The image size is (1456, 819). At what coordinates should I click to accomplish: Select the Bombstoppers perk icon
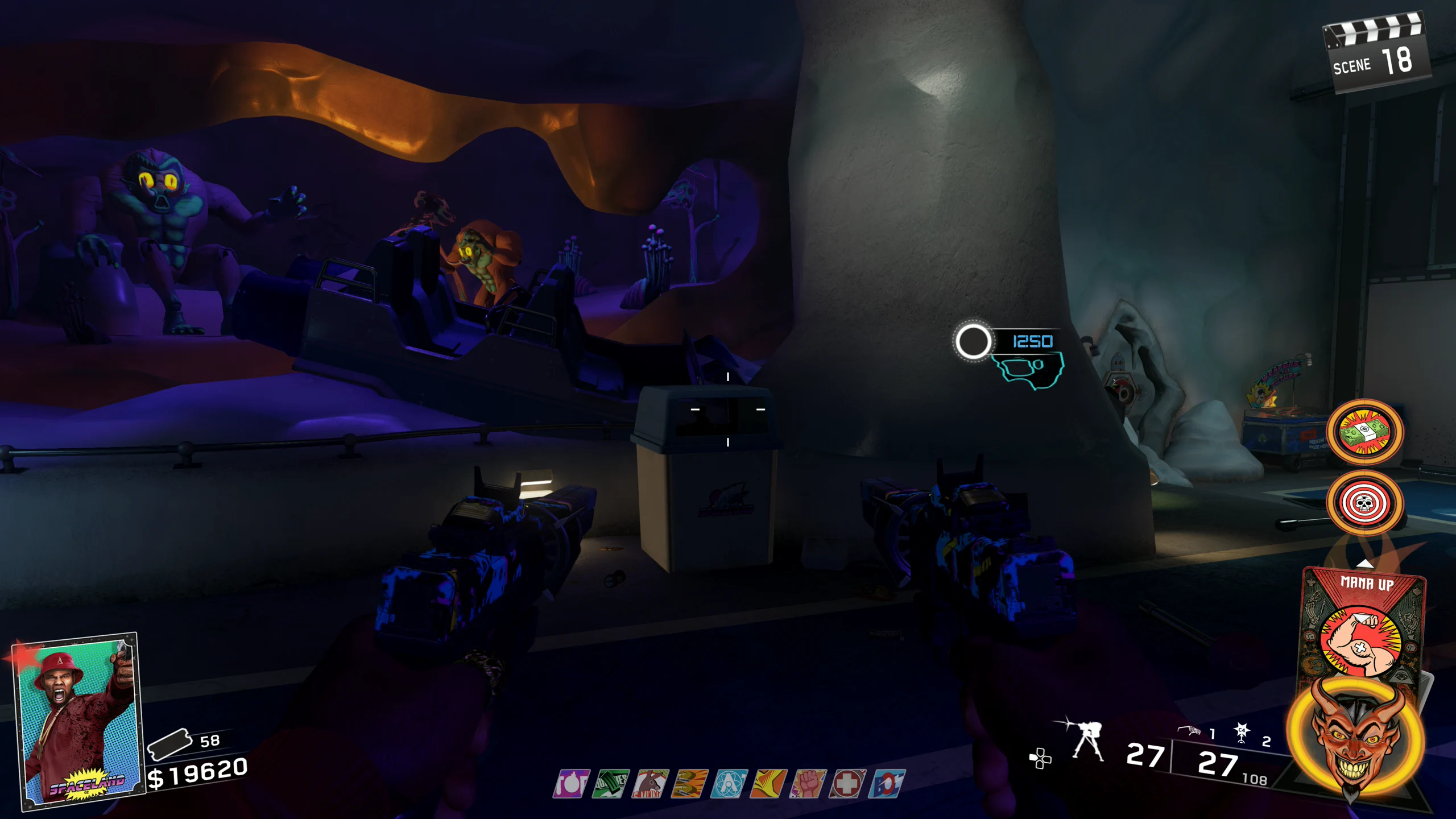[571, 784]
